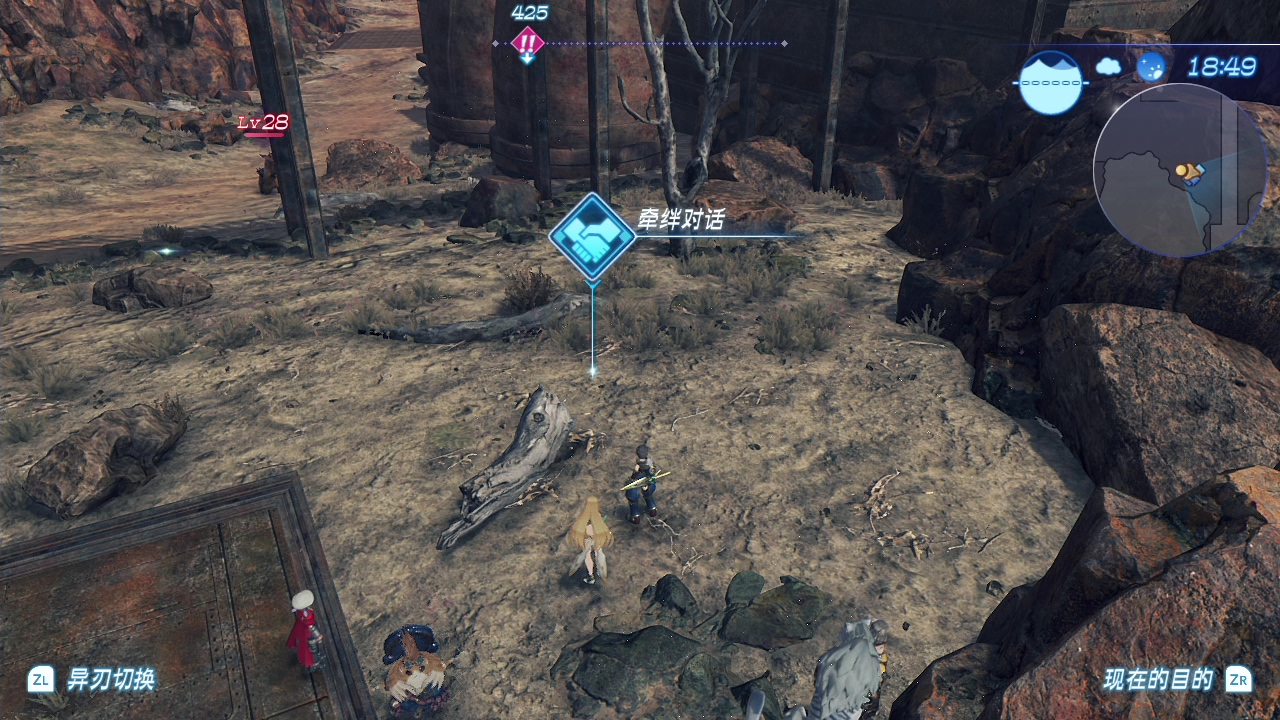1280x720 pixels.
Task: Click the cloud weather icon
Action: [1108, 67]
